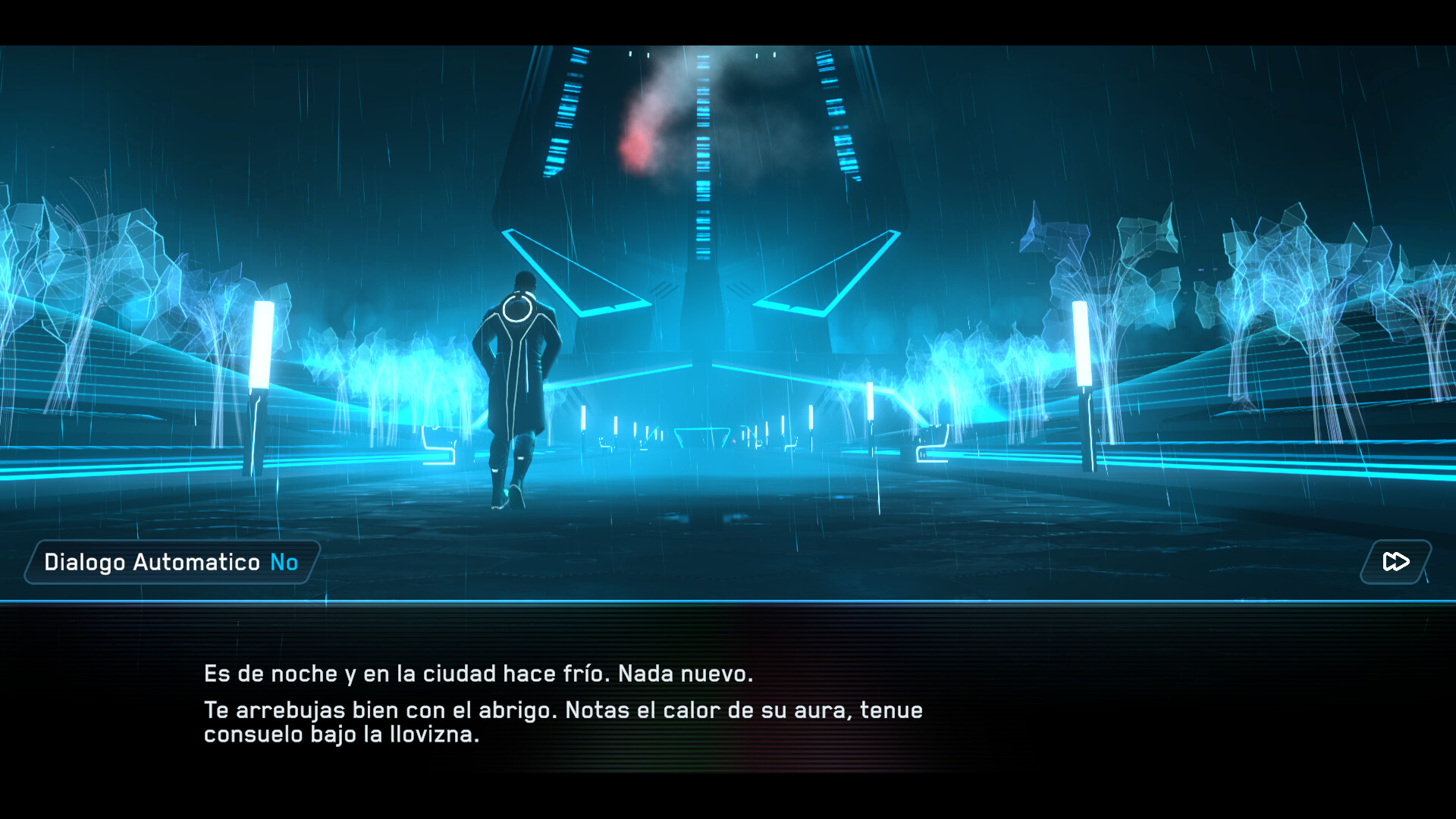Click the No label to change auto-dialogue
1456x819 pixels.
tap(284, 562)
